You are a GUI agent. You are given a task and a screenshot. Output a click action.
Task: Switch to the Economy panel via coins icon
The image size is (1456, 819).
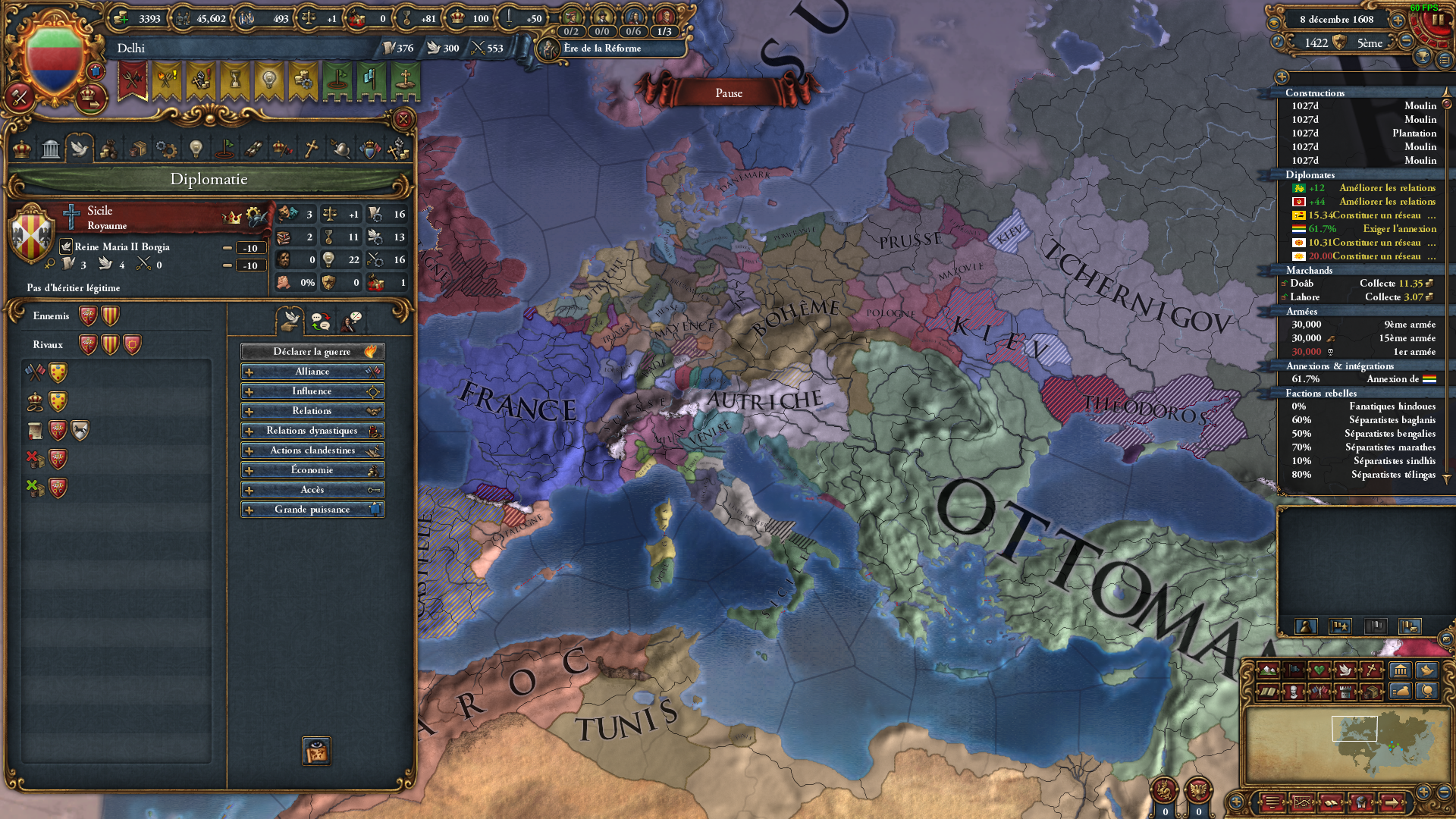point(108,149)
